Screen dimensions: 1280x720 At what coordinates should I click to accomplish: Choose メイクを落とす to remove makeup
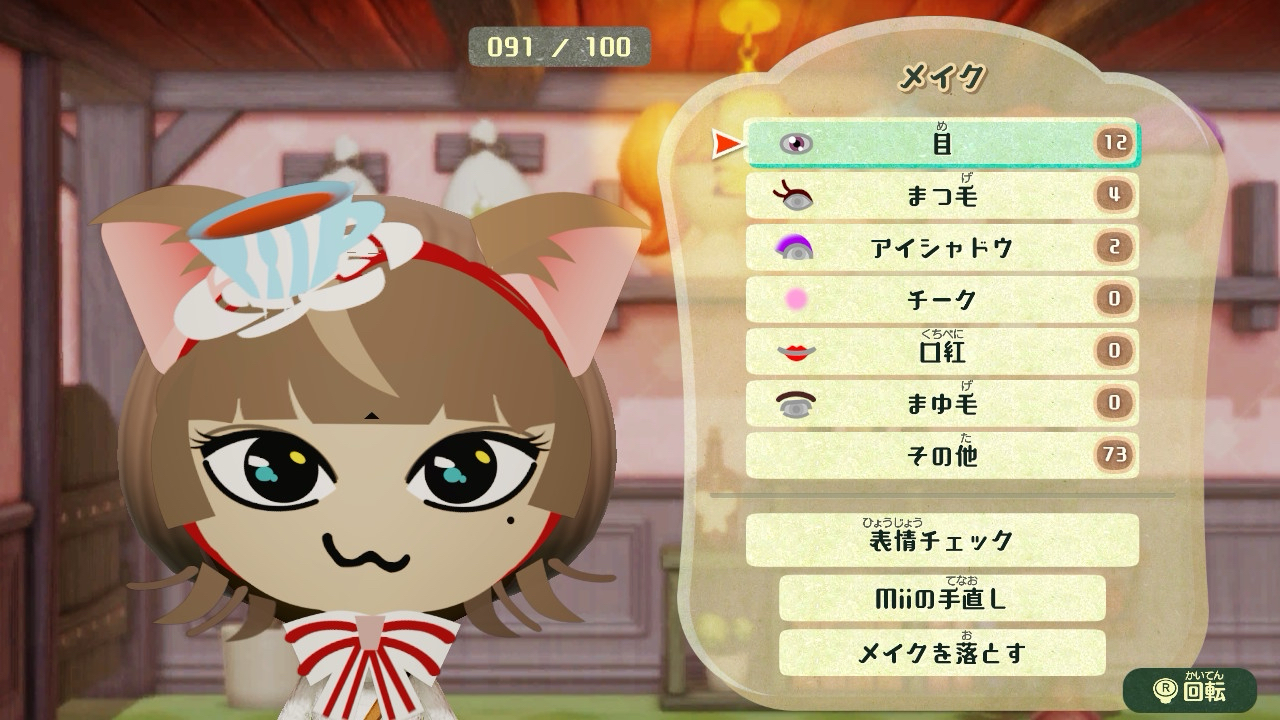tap(941, 653)
